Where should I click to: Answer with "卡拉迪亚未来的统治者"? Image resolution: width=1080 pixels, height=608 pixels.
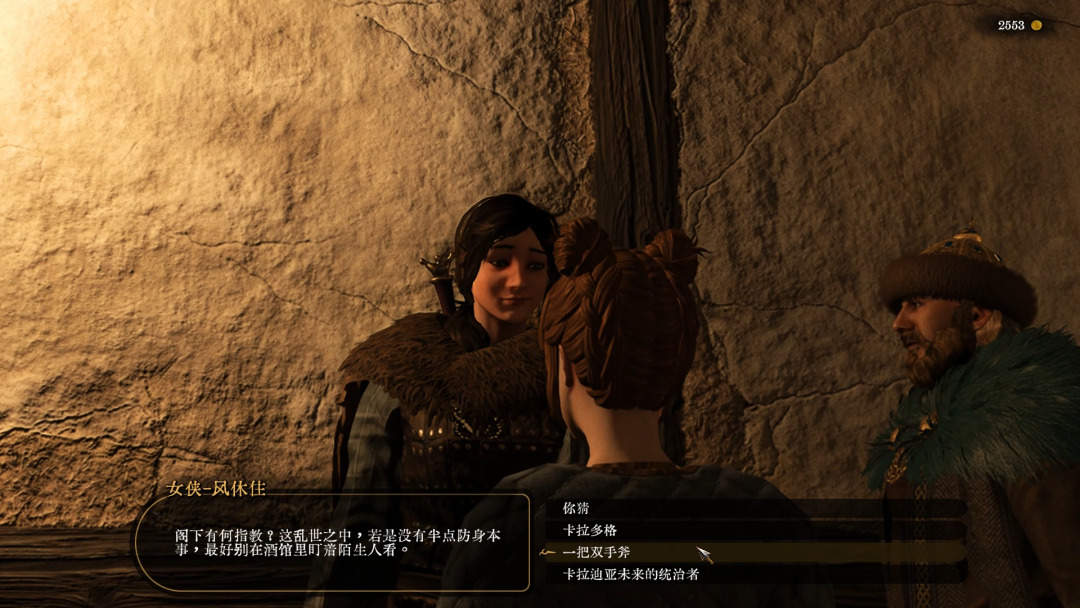[630, 574]
